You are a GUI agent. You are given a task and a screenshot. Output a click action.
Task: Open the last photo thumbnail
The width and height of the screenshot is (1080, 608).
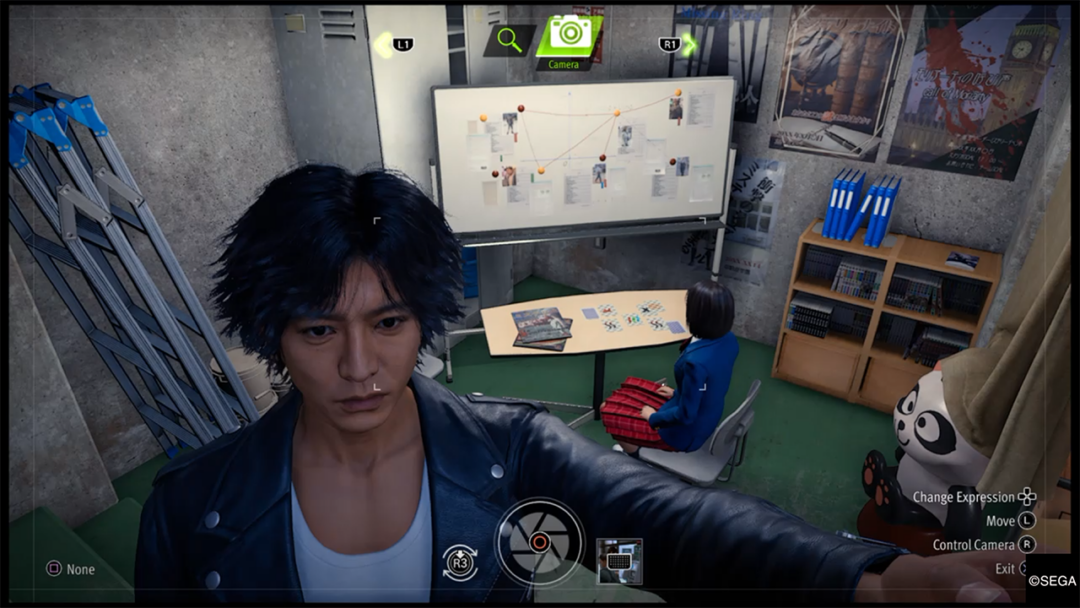click(x=618, y=560)
